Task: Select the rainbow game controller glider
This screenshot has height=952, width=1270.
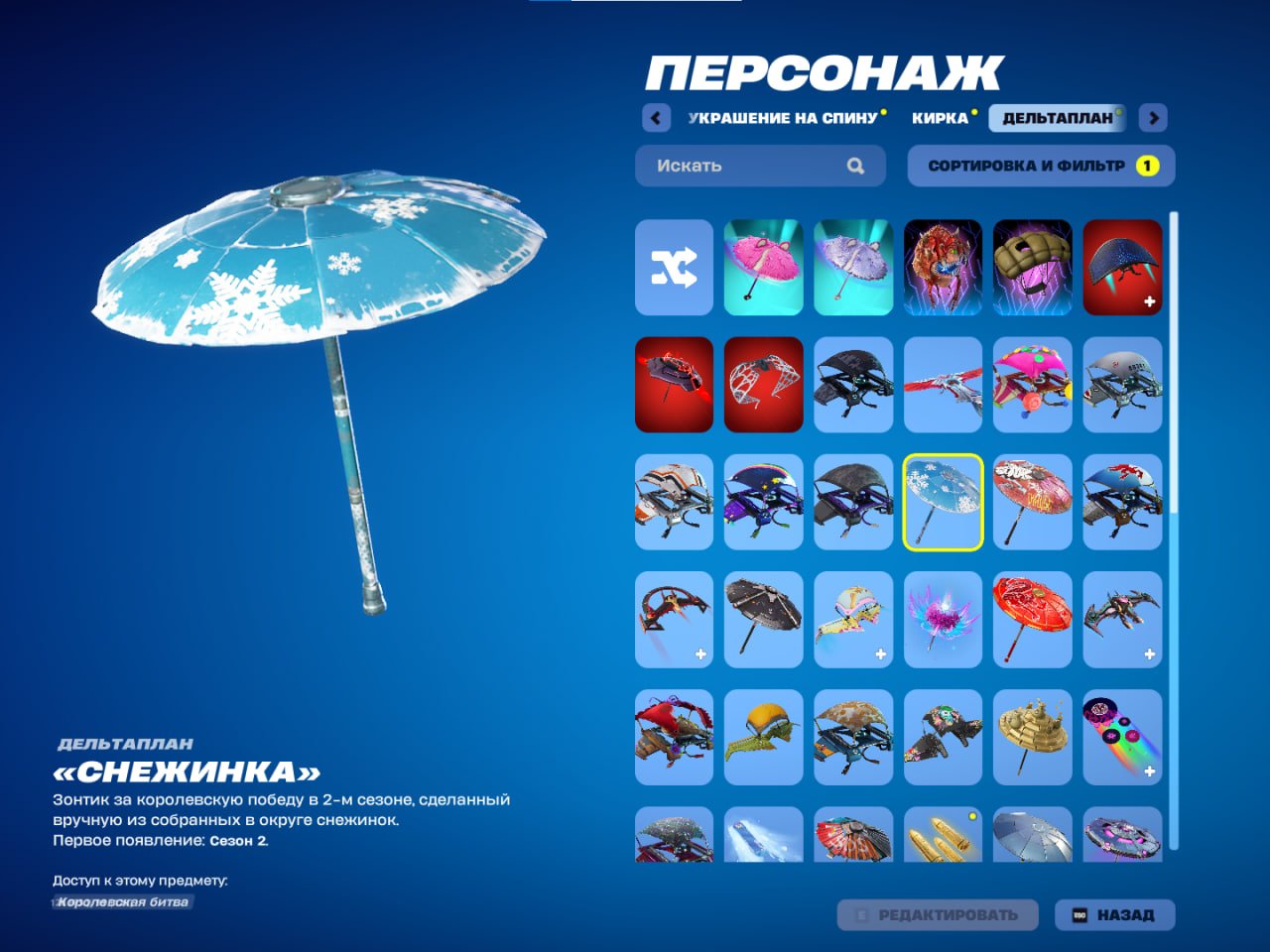Action: point(1122,738)
